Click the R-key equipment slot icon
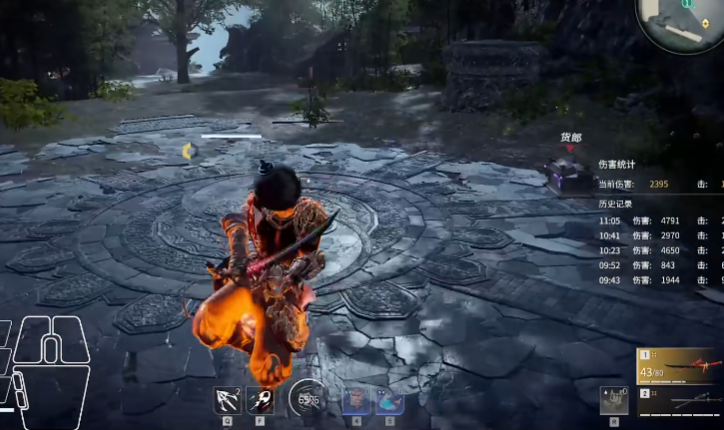Viewport: 724px width, 430px height. point(614,399)
